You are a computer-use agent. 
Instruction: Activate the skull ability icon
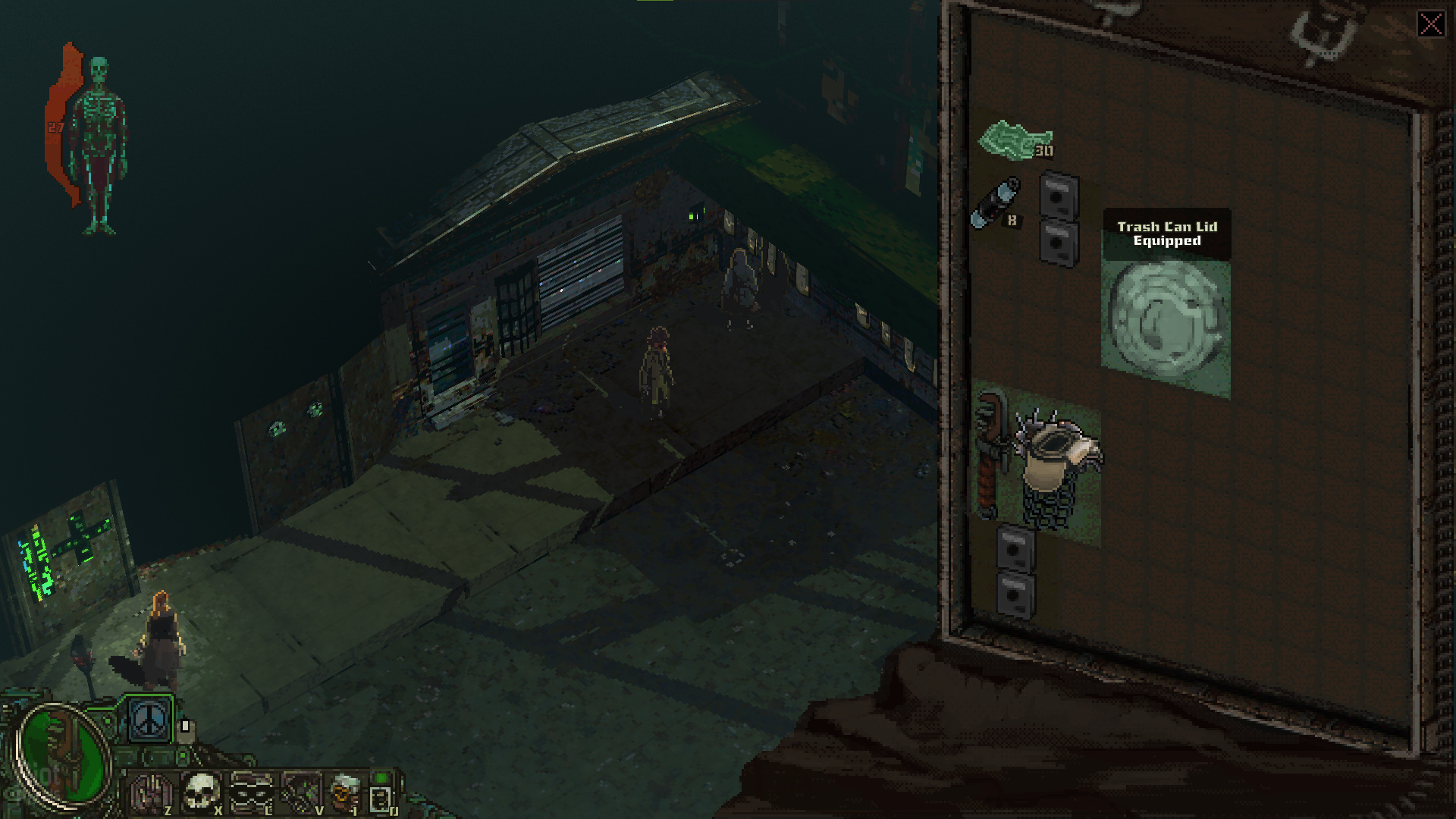(201, 792)
